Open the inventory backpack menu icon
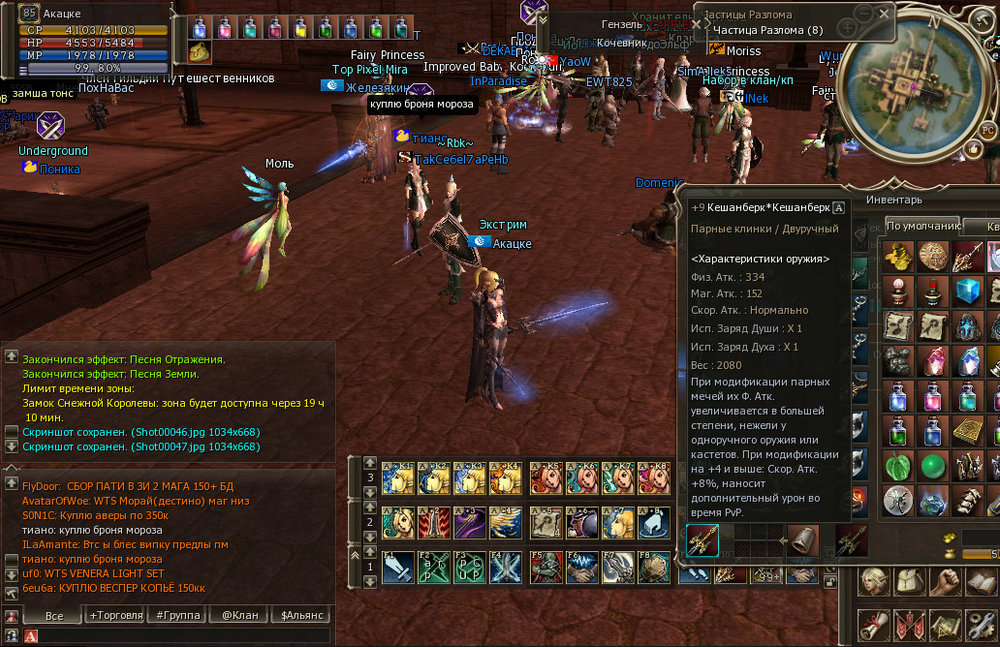The image size is (1000, 647). [x=909, y=582]
